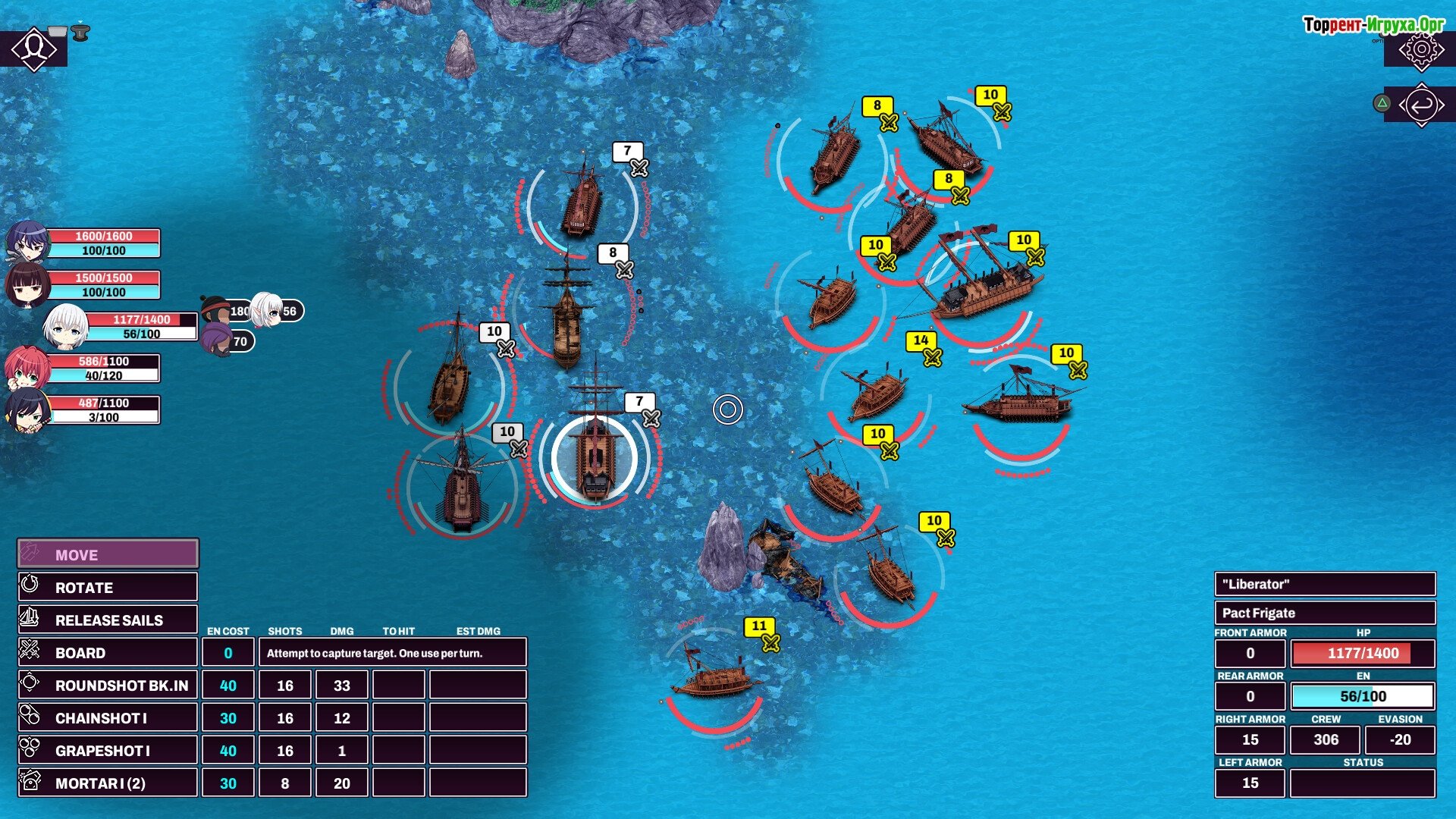Open the gear settings menu

pyautogui.click(x=1421, y=49)
